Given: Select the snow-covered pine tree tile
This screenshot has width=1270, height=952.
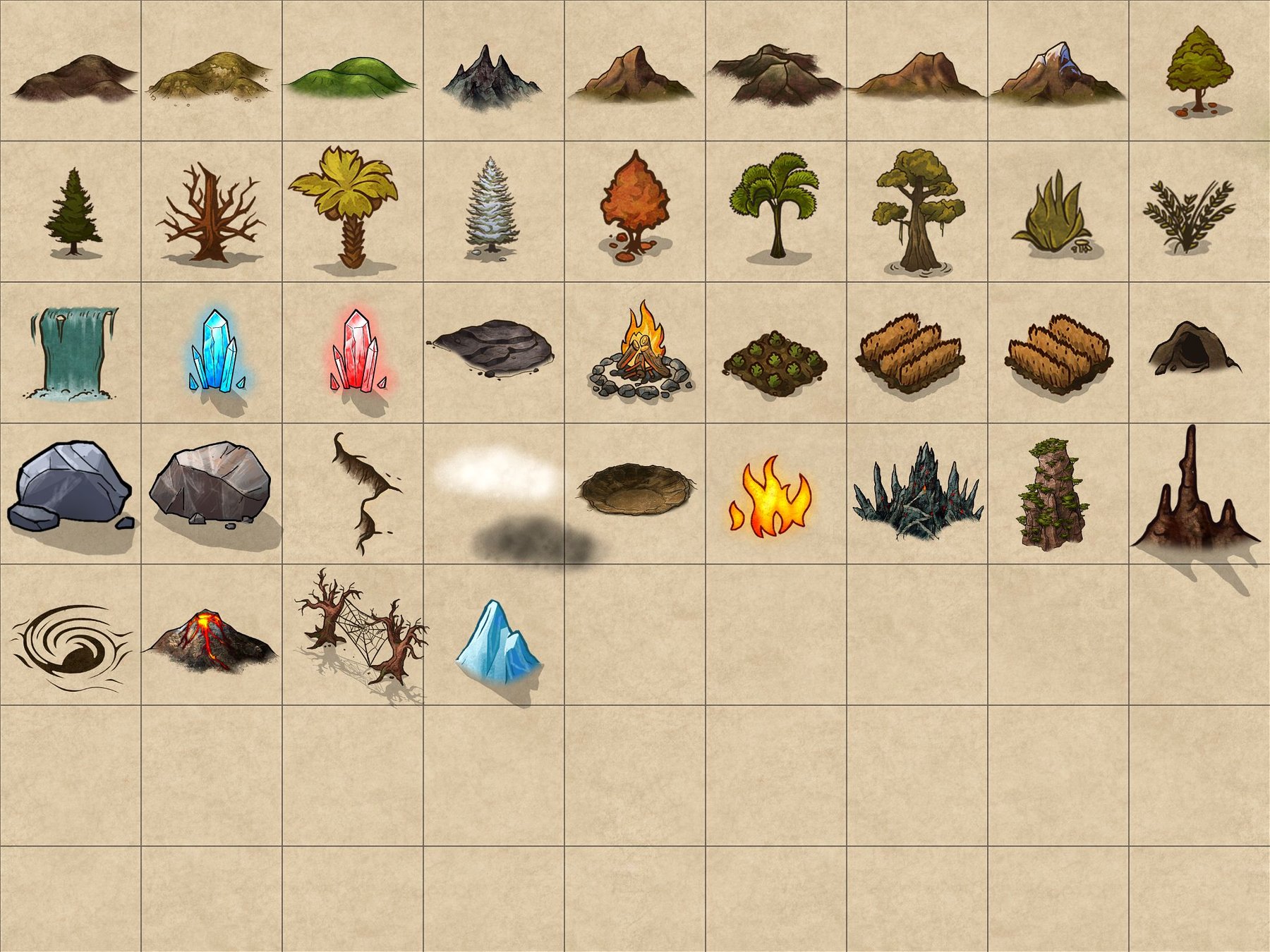Looking at the screenshot, I should coord(492,206).
